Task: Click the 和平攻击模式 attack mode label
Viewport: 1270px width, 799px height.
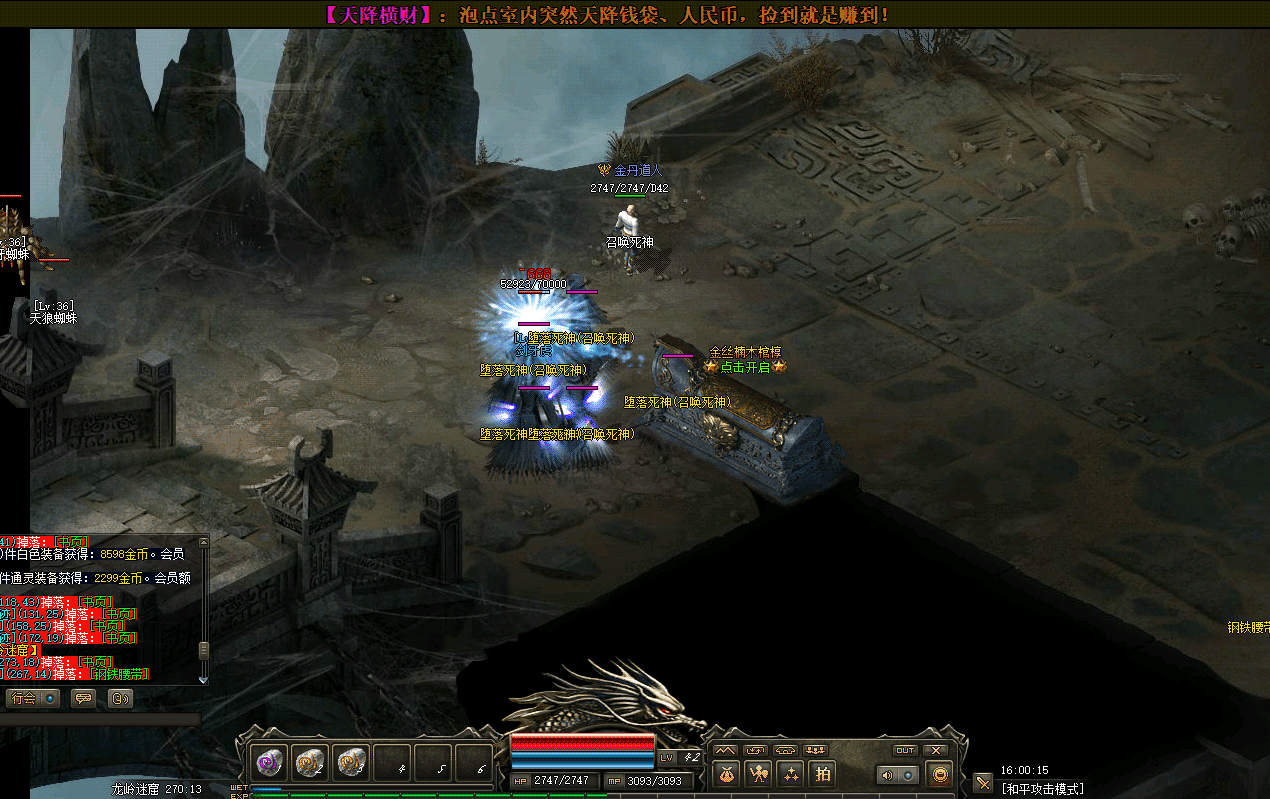Action: [1043, 789]
